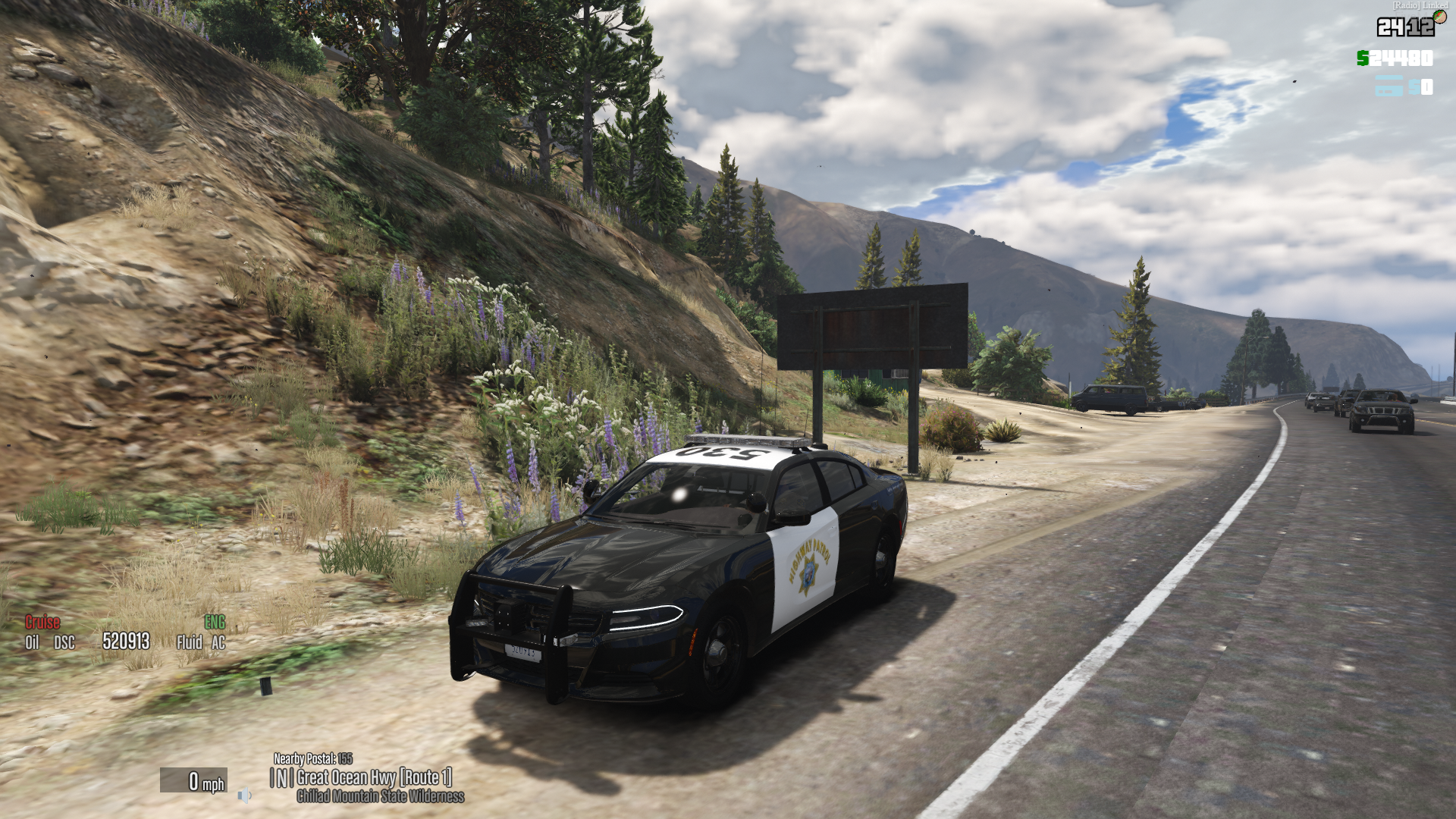Toggle the red Cruise indicator
The image size is (1456, 819).
coord(42,623)
